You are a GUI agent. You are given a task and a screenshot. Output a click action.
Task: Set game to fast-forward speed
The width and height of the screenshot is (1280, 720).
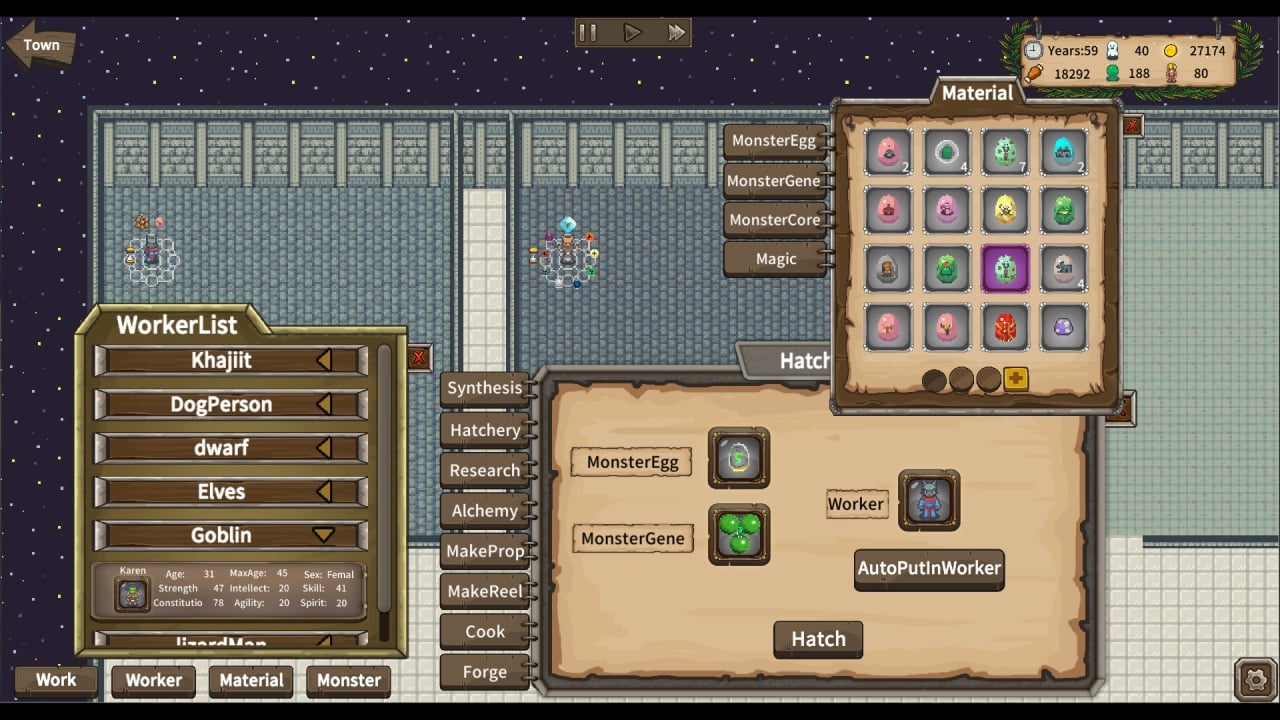click(x=677, y=33)
